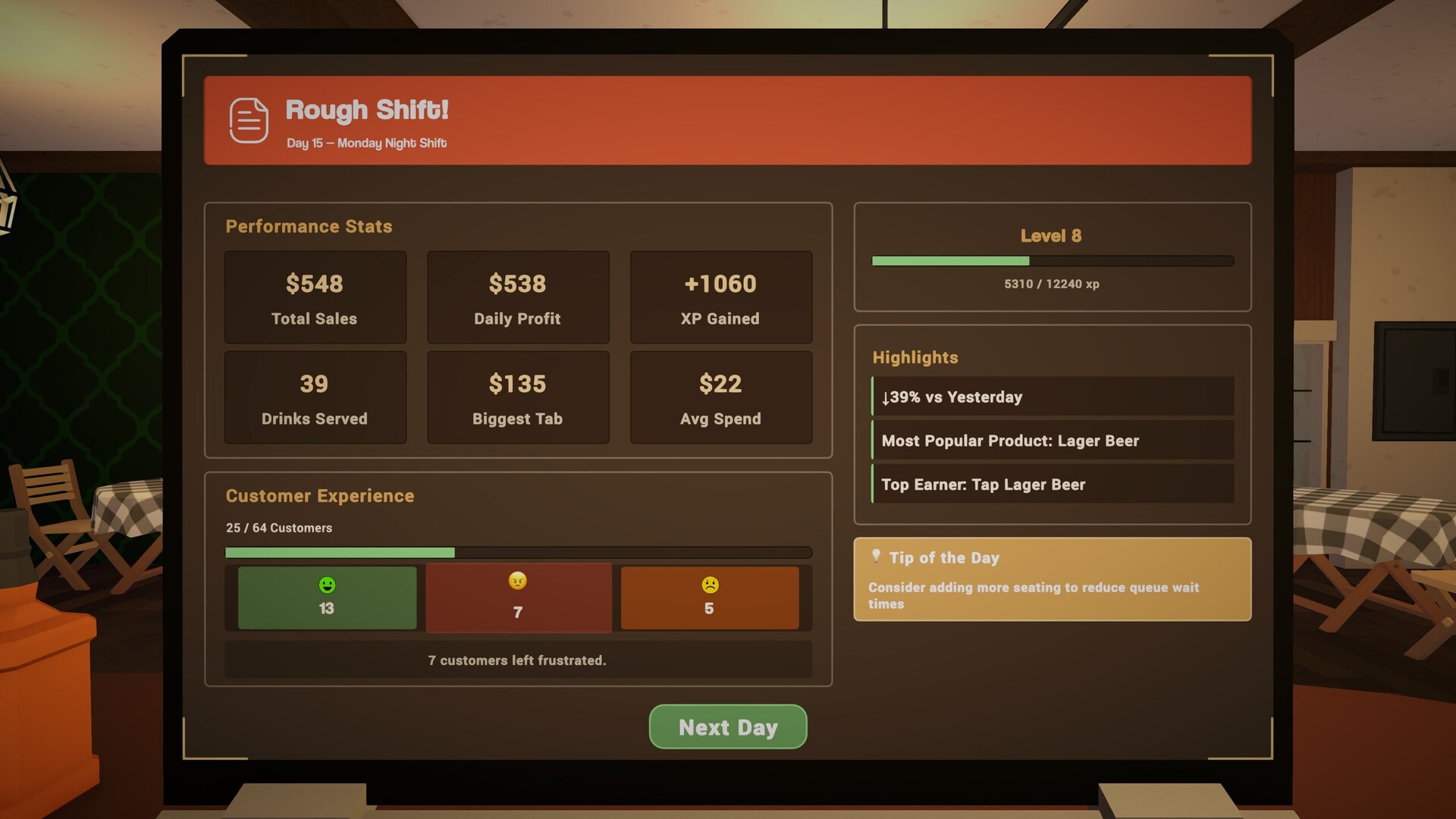Click the down-arrow in 39% vs Yesterday highlight

tap(886, 397)
